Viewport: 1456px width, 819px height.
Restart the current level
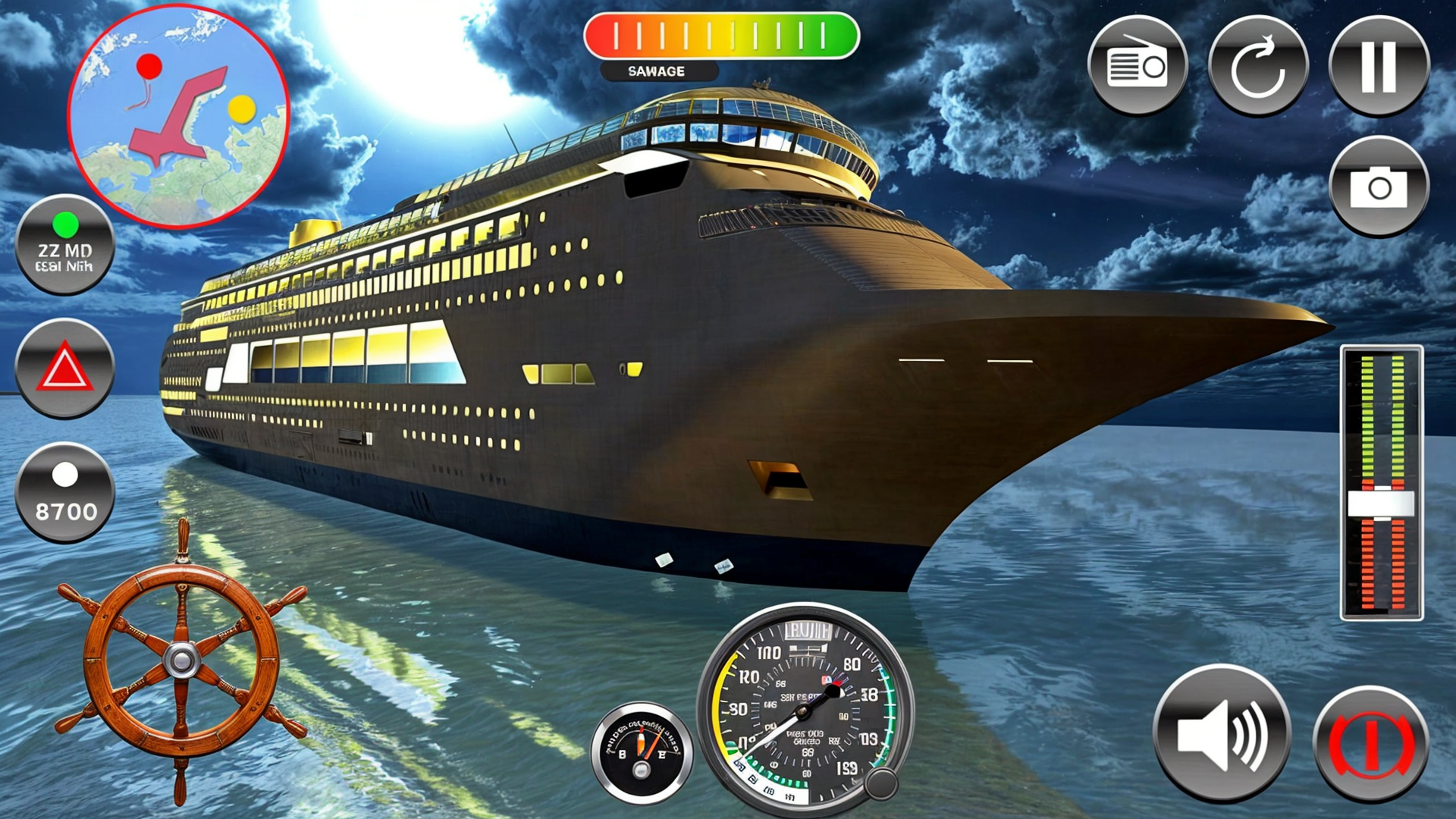click(1259, 65)
